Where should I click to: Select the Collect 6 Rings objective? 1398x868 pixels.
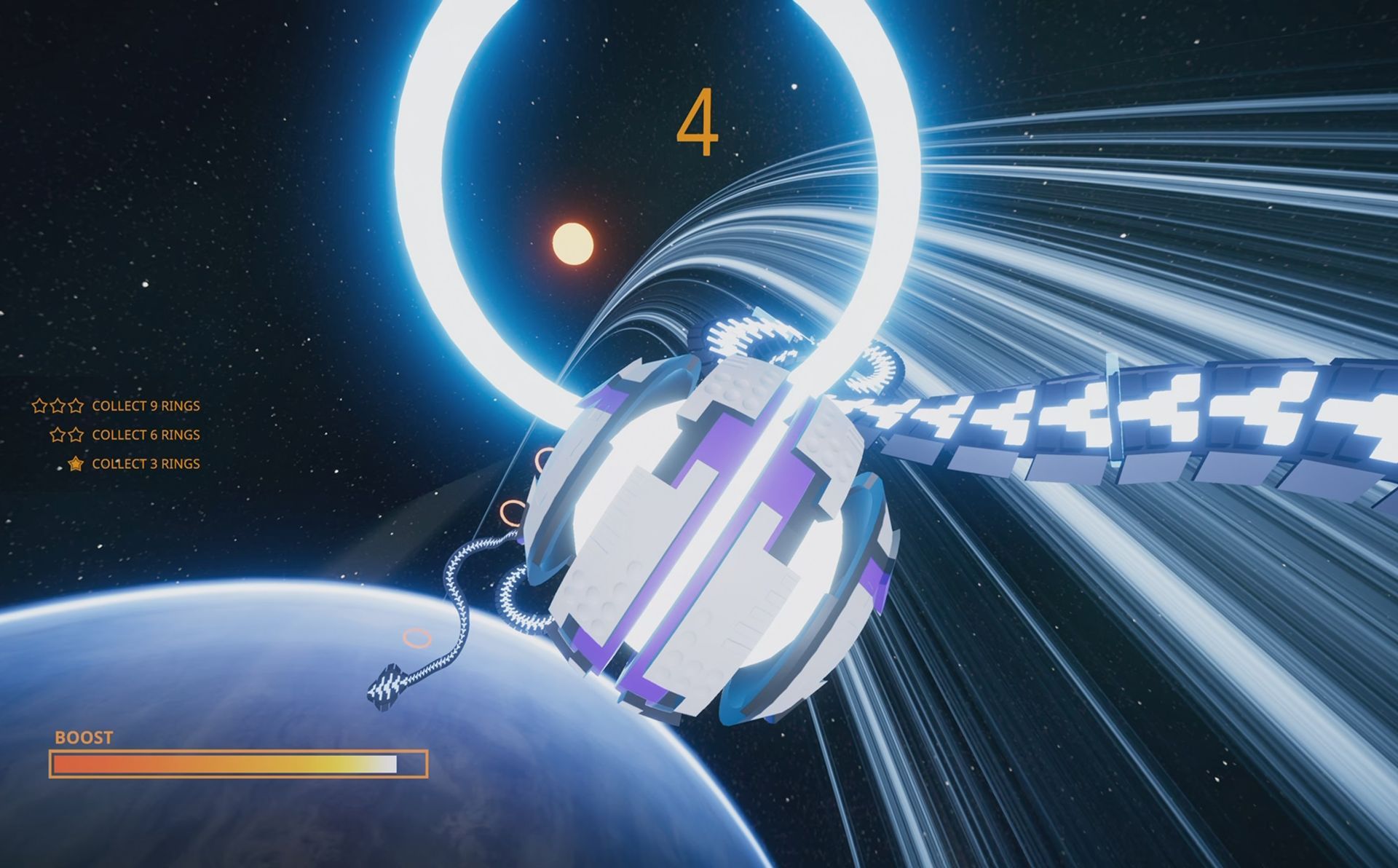click(x=146, y=435)
